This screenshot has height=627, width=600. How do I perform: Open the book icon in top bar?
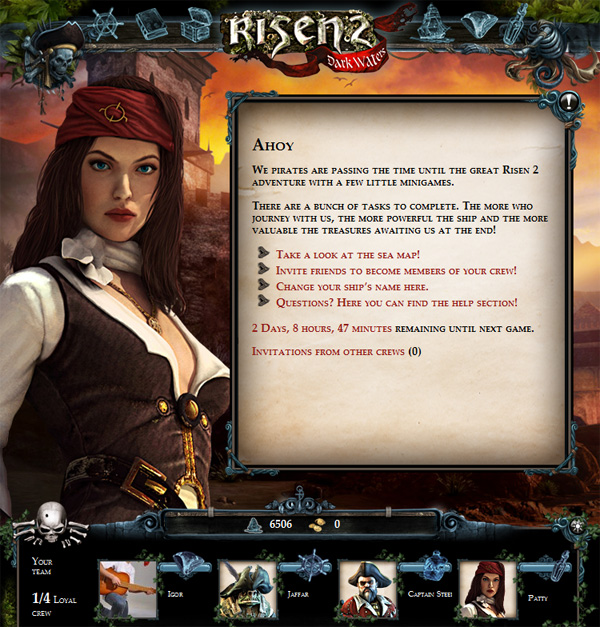(153, 24)
